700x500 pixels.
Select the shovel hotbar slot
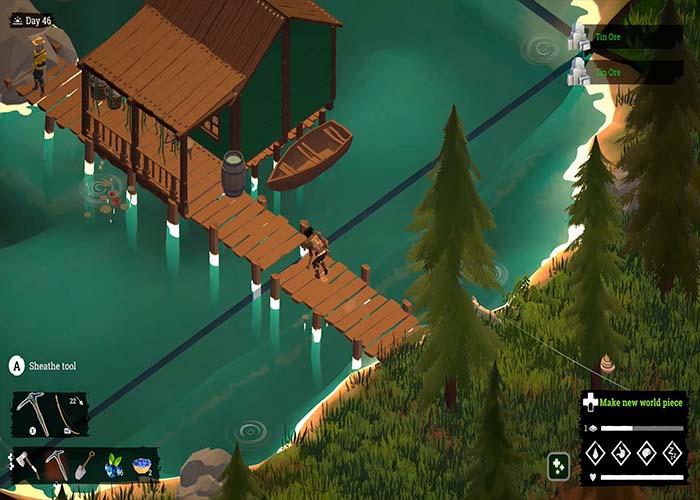tap(85, 465)
